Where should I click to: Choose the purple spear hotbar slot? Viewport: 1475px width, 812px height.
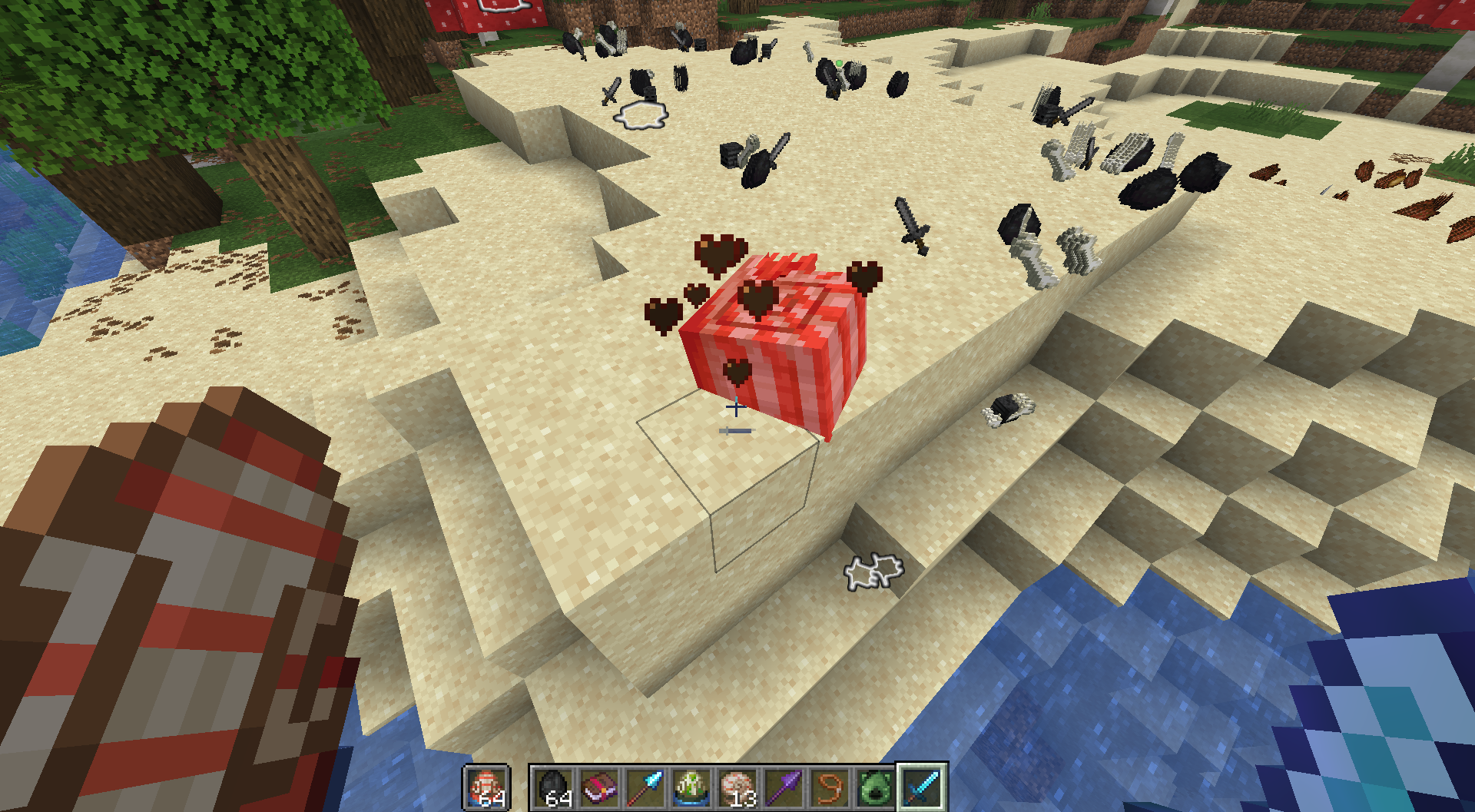tap(784, 787)
